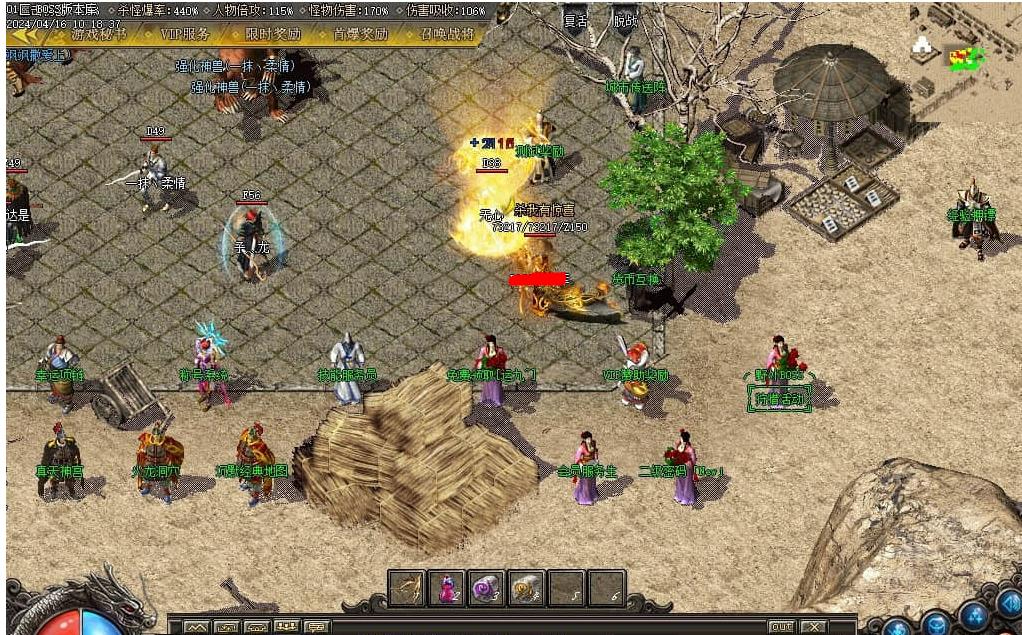1022x635 pixels.
Task: Click the OUT button on the bottom bar
Action: pyautogui.click(x=781, y=627)
